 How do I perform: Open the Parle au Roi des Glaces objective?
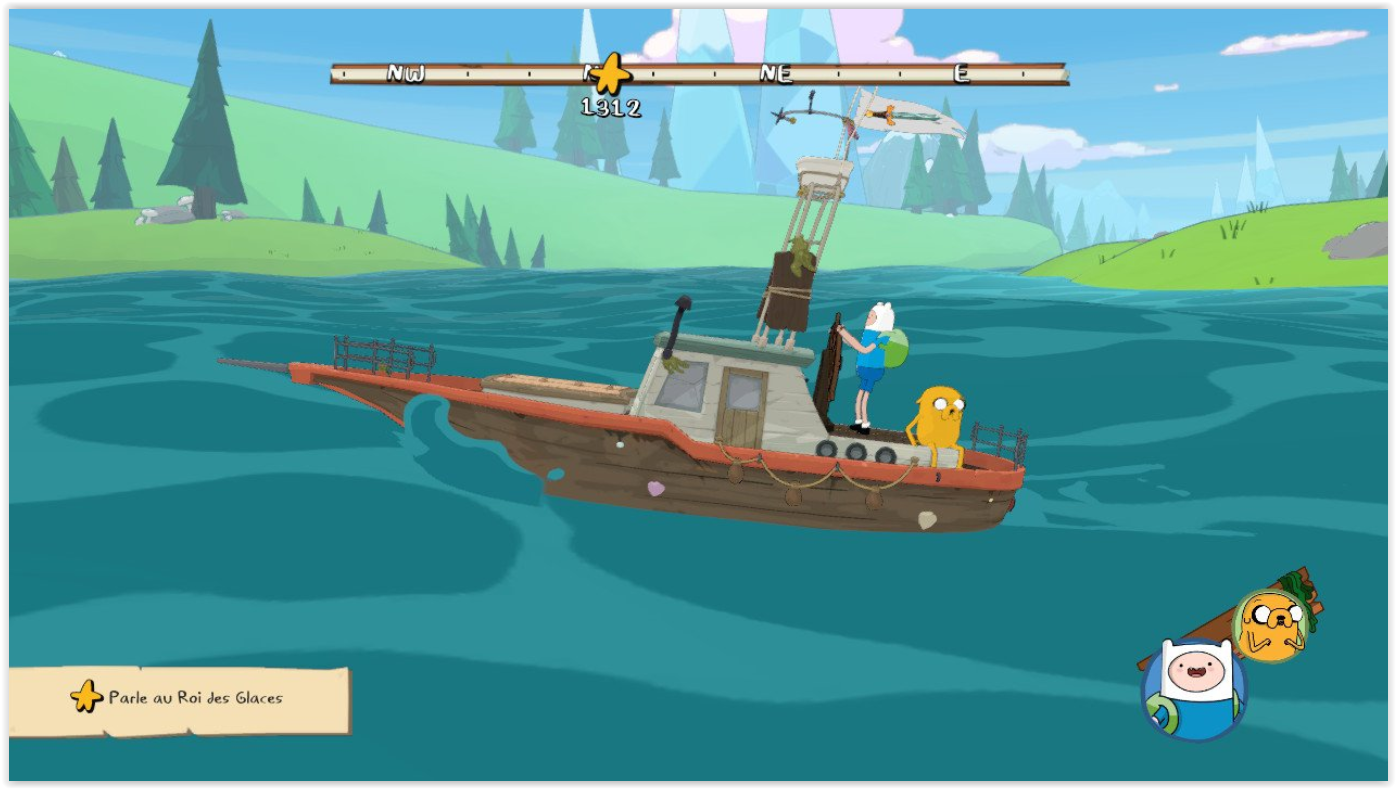coord(180,698)
